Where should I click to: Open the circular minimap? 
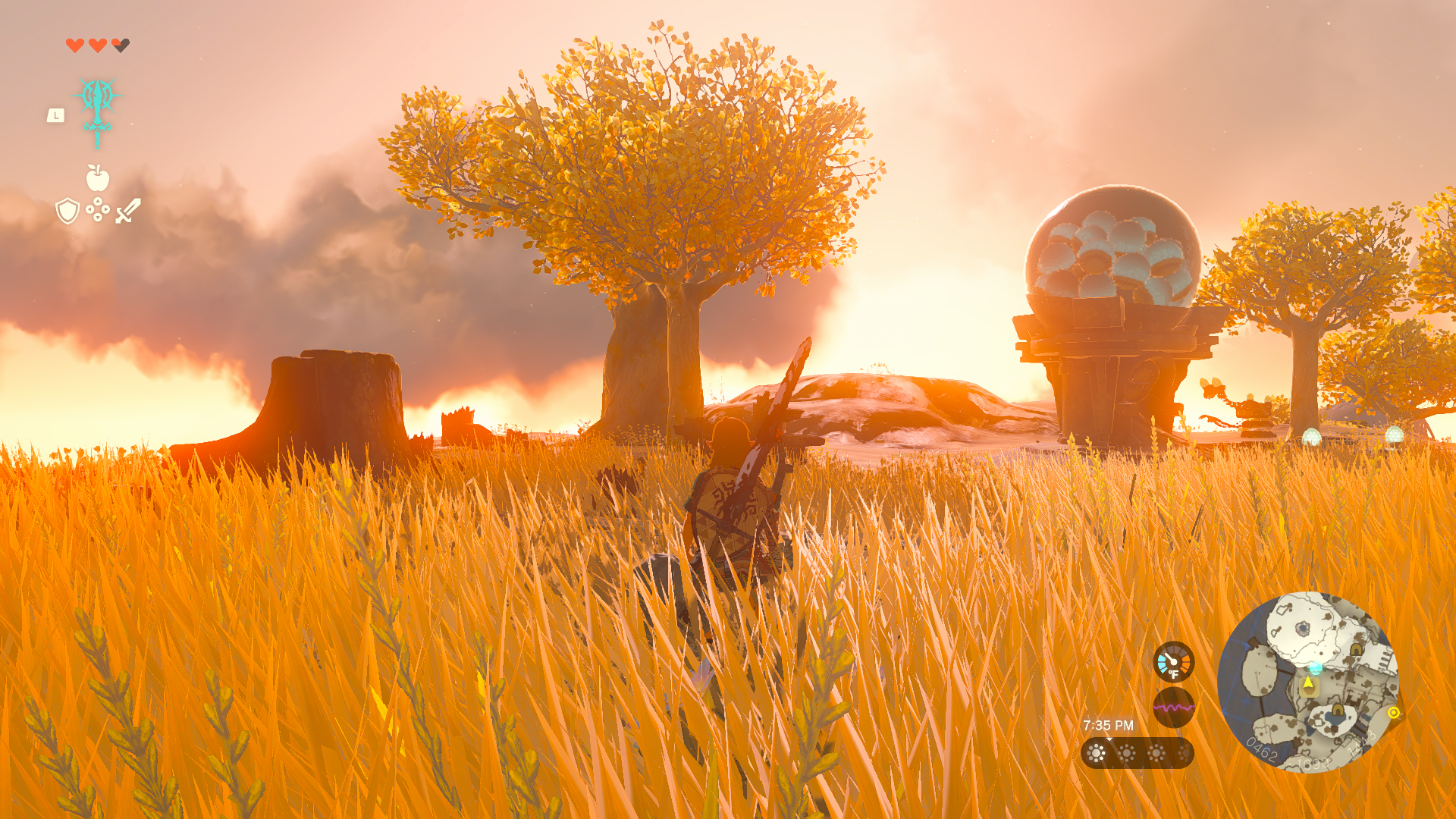coord(1307,681)
